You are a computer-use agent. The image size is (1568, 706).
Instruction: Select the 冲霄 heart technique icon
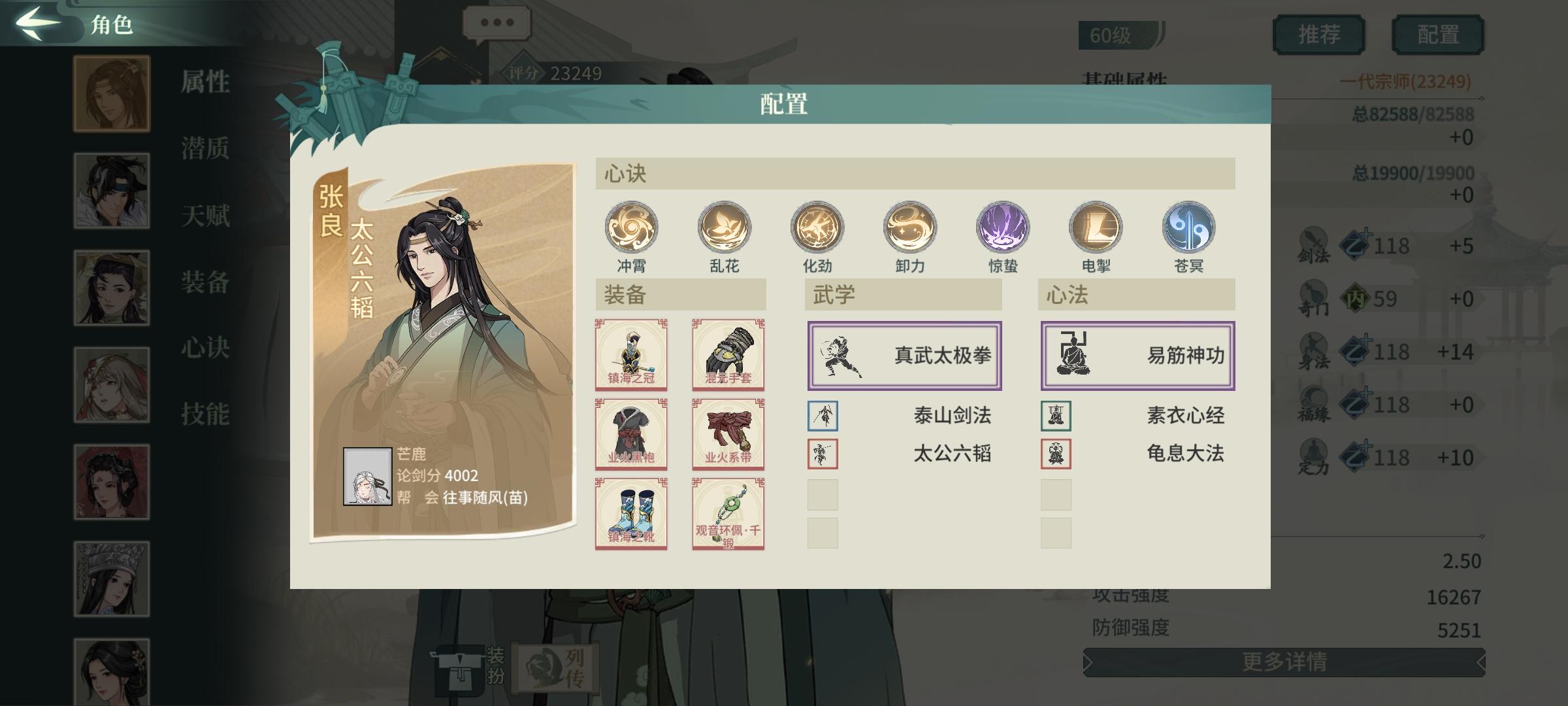click(x=630, y=227)
